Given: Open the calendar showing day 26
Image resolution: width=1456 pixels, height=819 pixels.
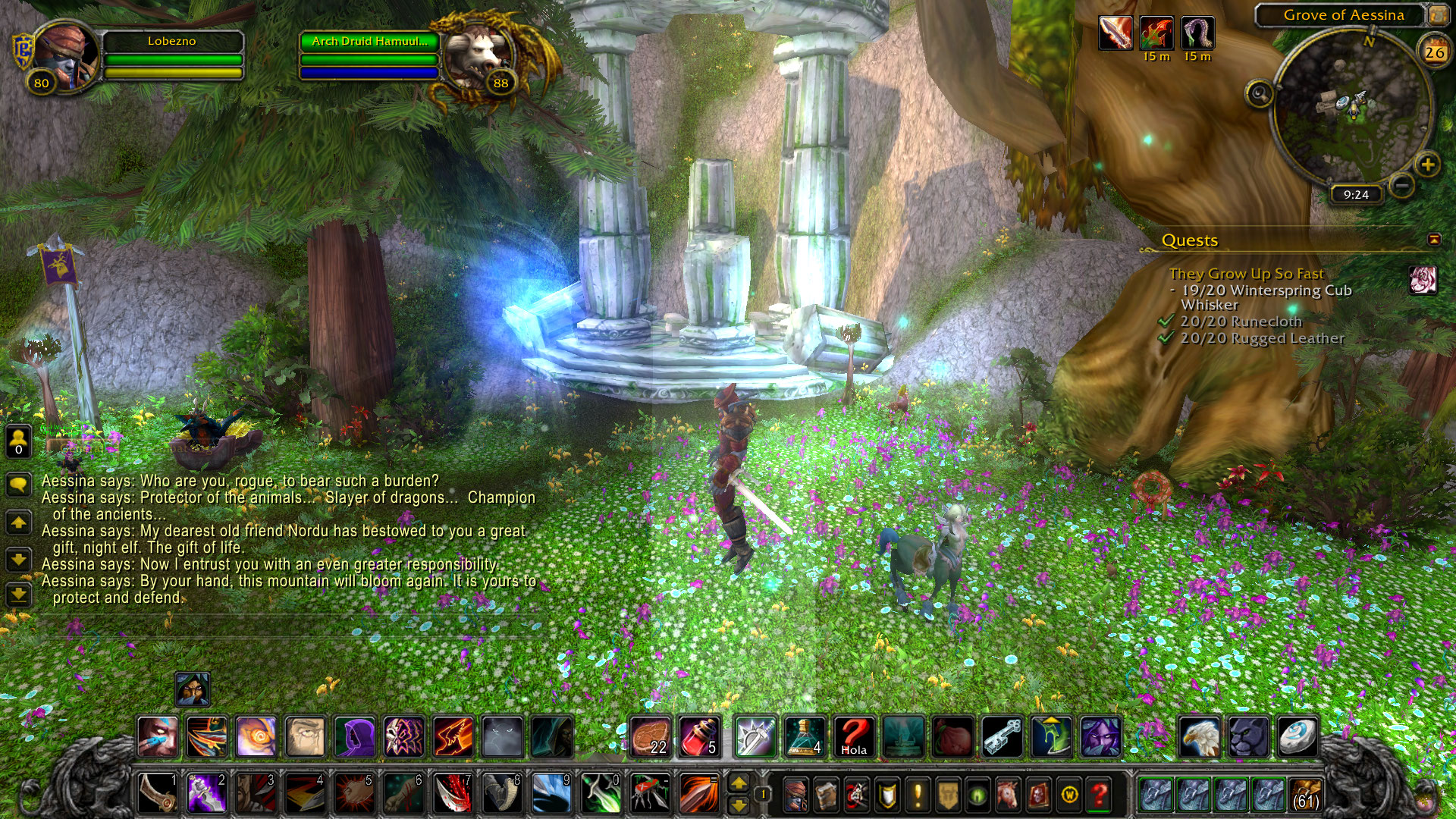Looking at the screenshot, I should (x=1434, y=52).
